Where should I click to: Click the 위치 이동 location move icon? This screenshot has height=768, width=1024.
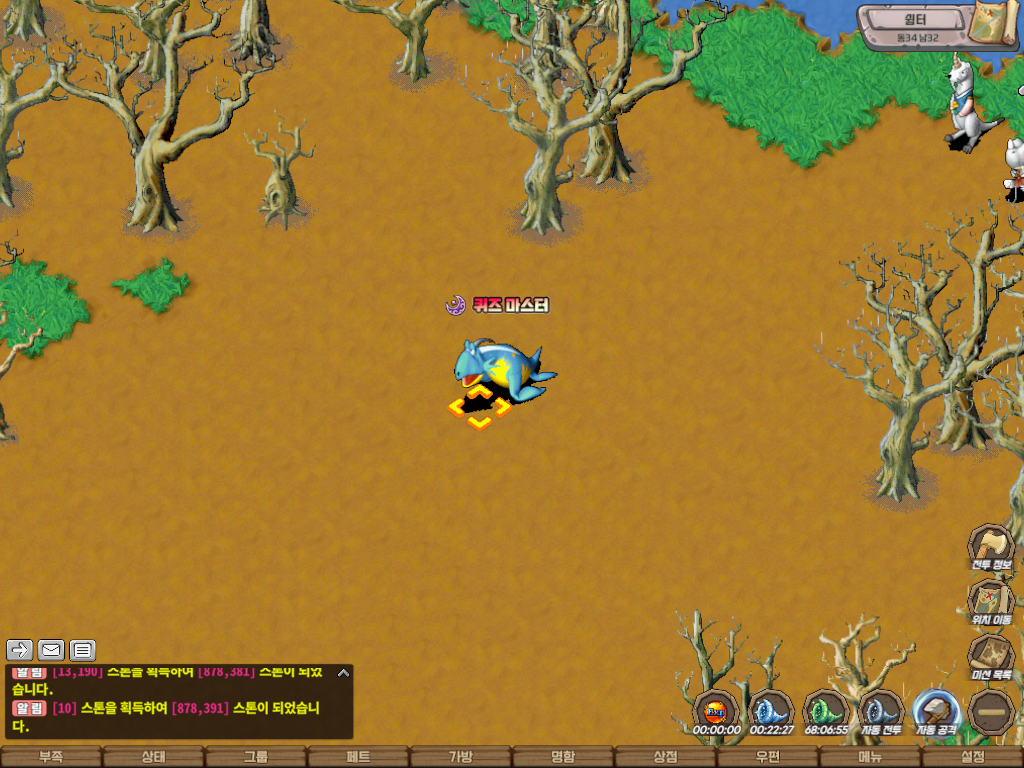click(x=990, y=601)
